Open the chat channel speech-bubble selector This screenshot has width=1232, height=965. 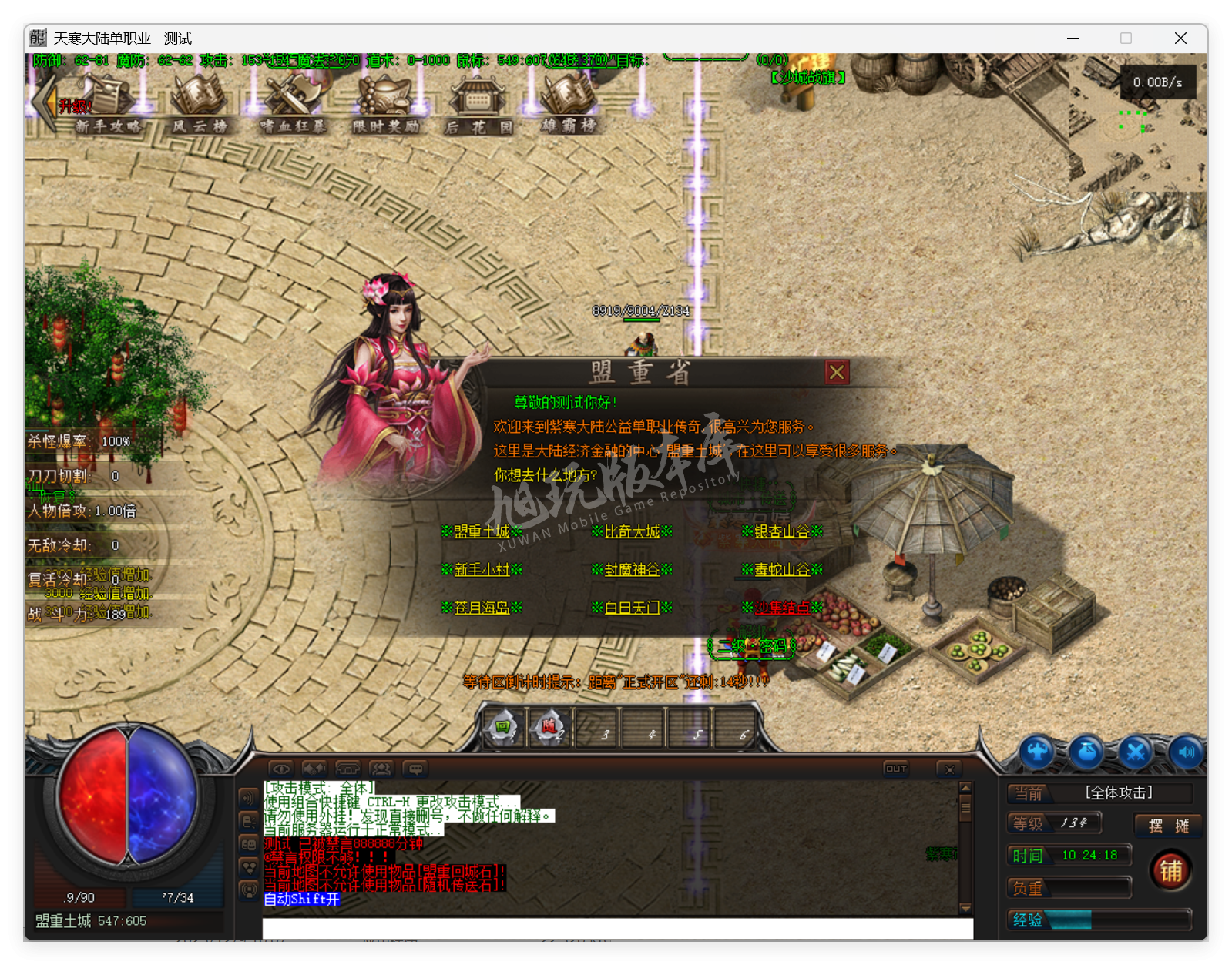pos(416,768)
